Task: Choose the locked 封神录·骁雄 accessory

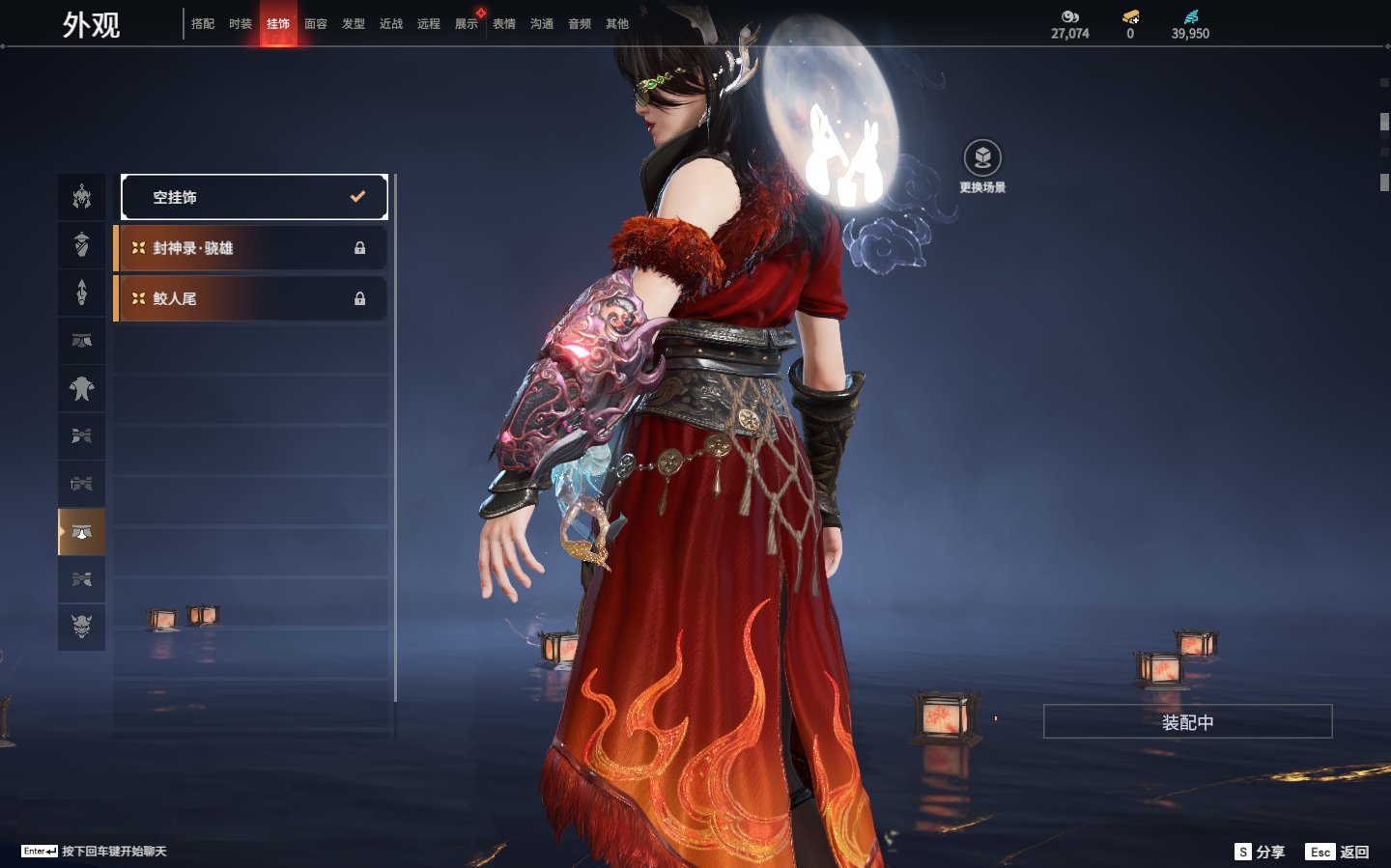Action: click(x=251, y=248)
